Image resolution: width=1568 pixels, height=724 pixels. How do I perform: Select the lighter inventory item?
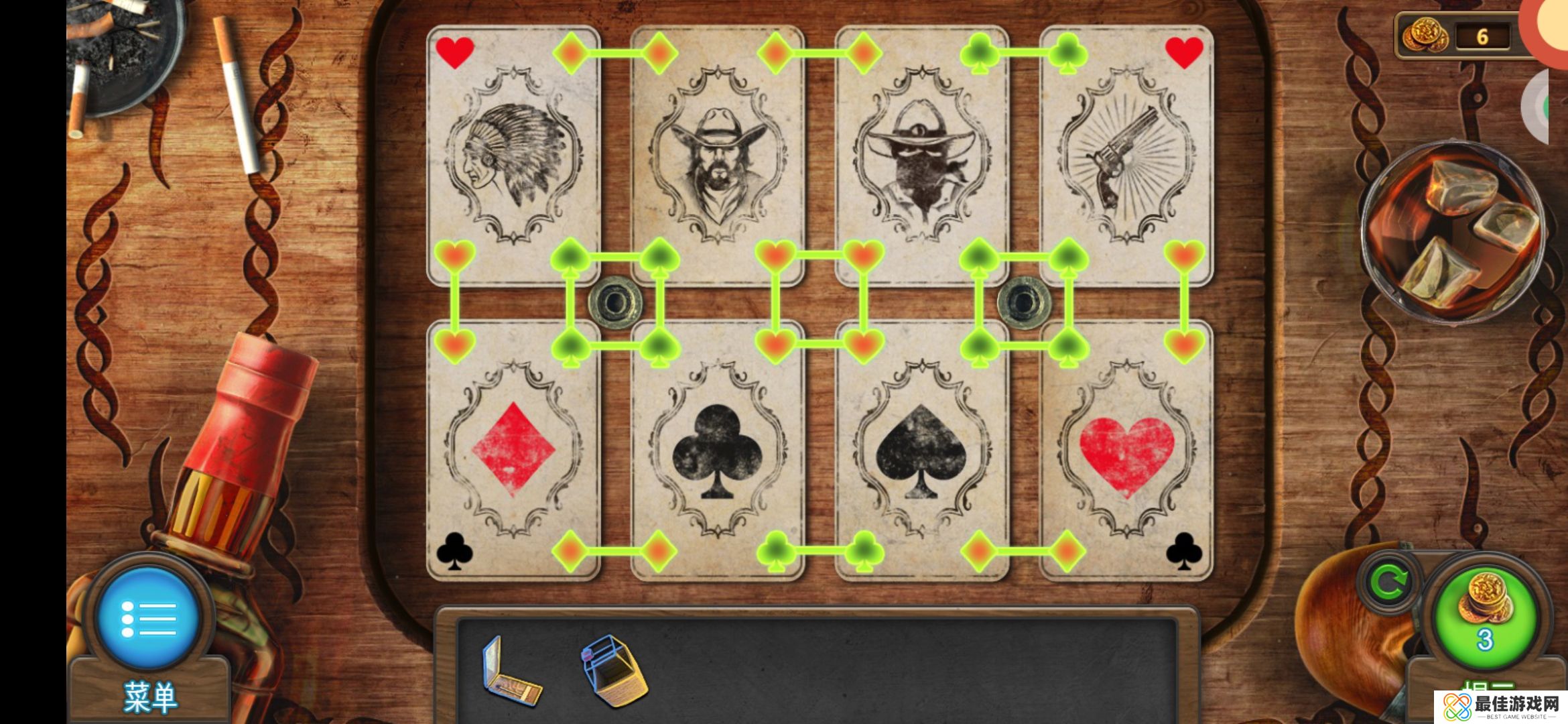click(613, 670)
